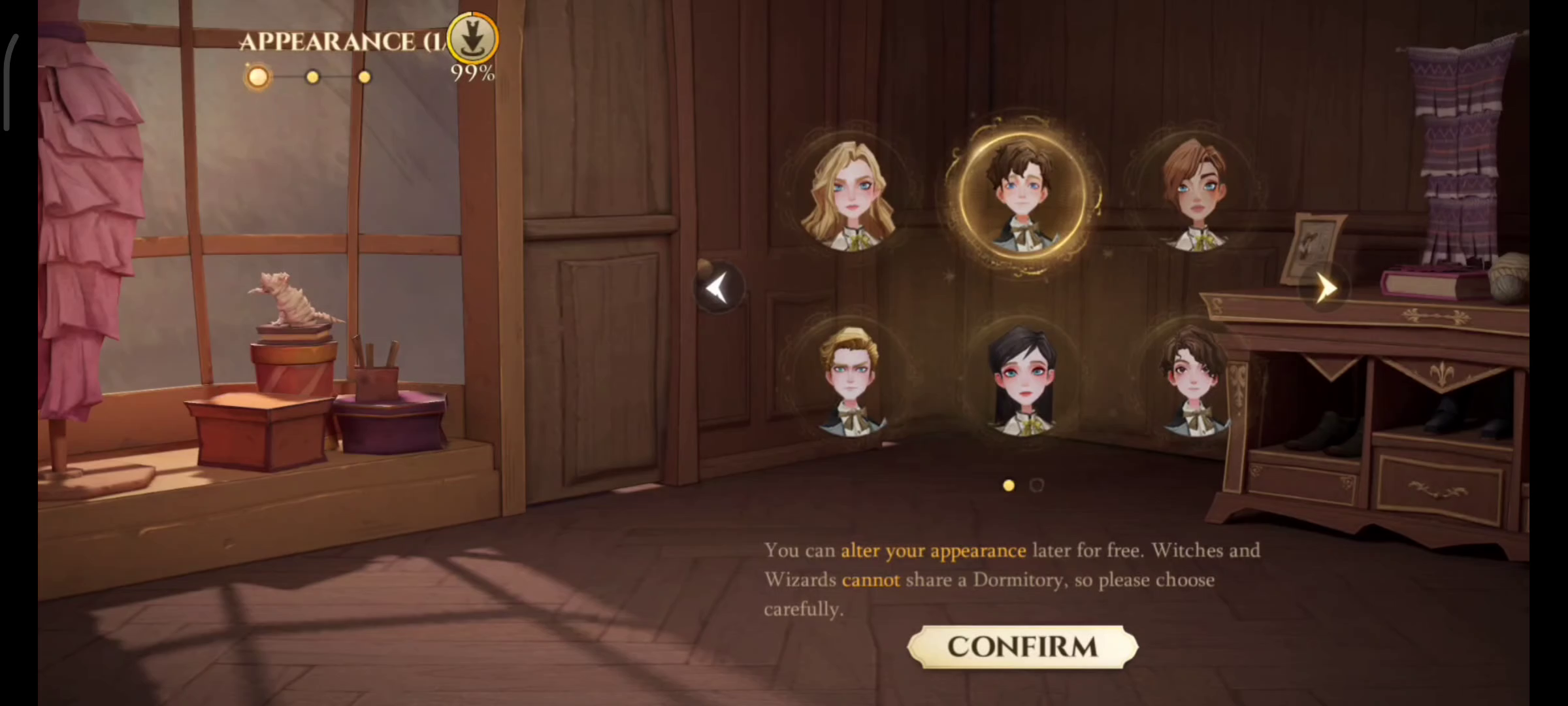Select the filled first pagination dot
Screen dimensions: 1568x706
[x=1008, y=485]
